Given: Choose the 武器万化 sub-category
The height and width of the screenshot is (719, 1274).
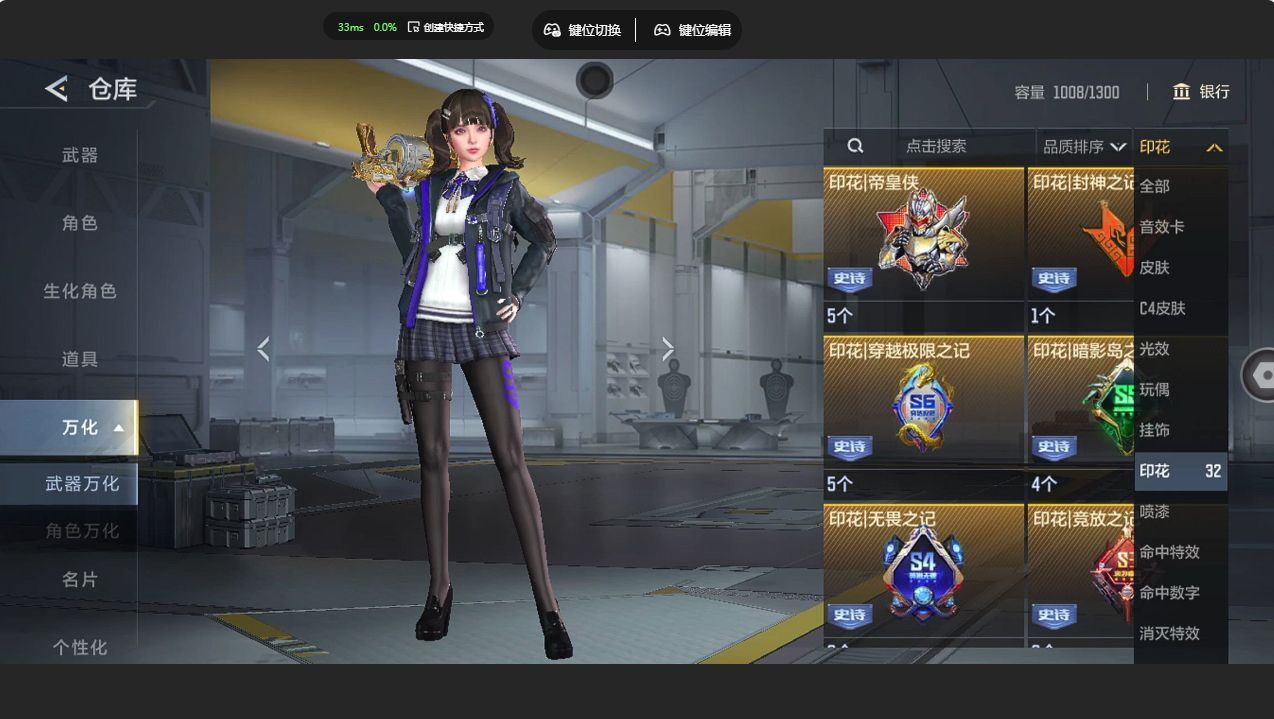Looking at the screenshot, I should pos(82,484).
